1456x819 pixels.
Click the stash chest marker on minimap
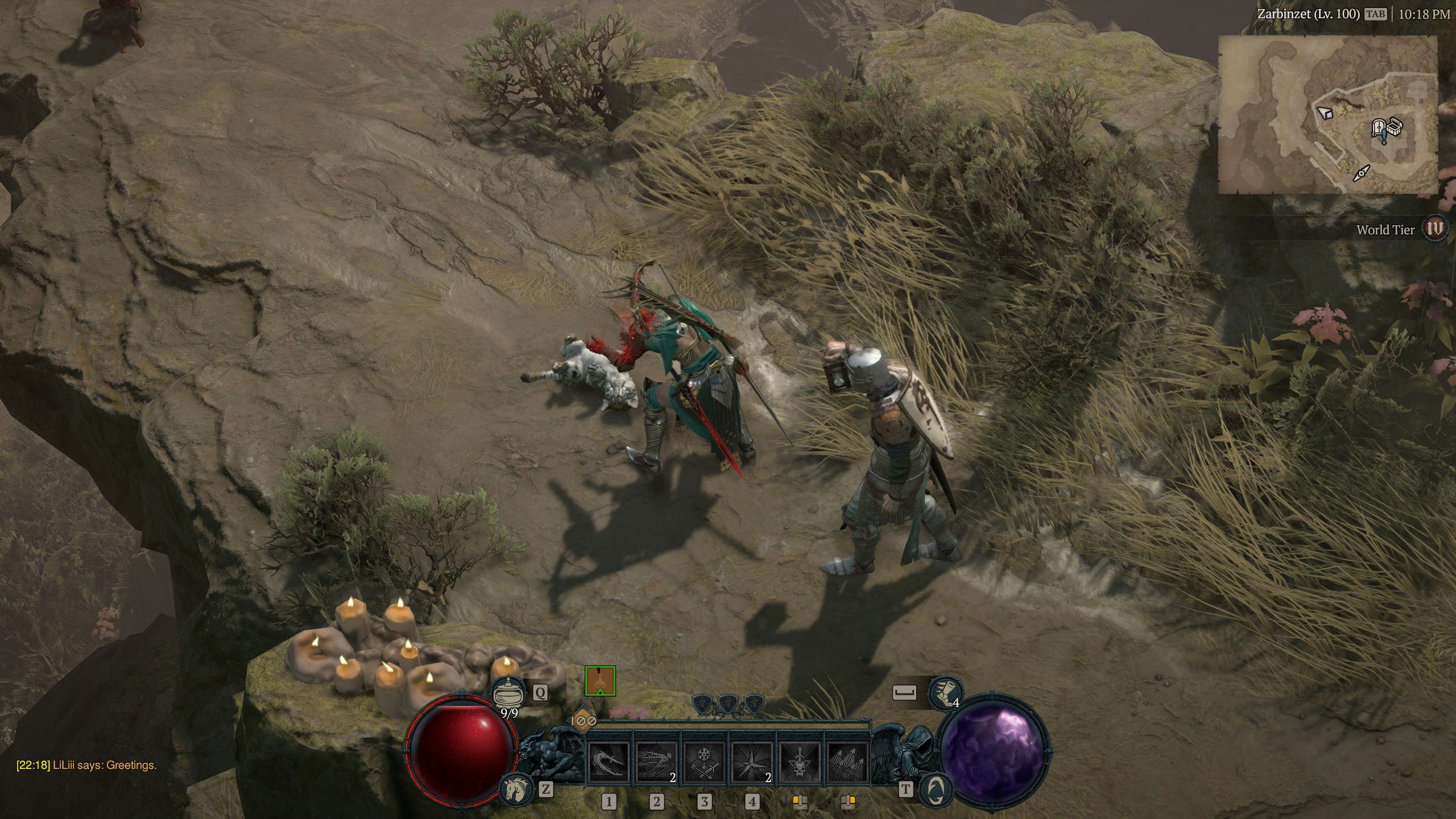pos(1393,126)
